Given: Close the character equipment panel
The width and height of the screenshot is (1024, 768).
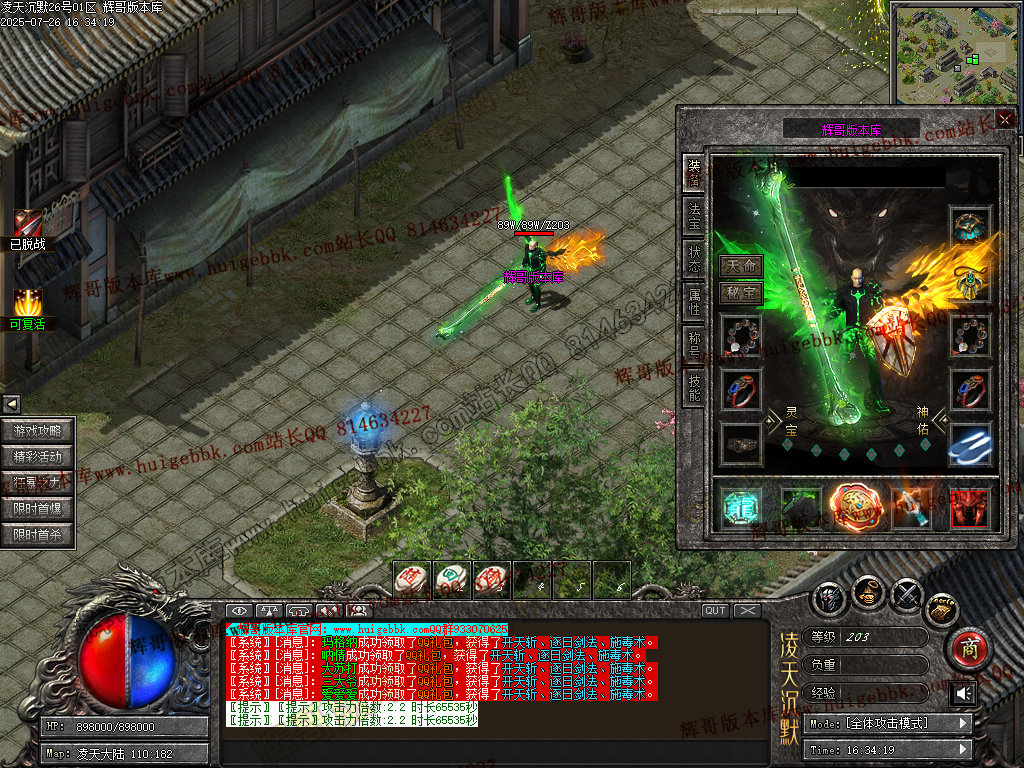Looking at the screenshot, I should coord(1004,119).
